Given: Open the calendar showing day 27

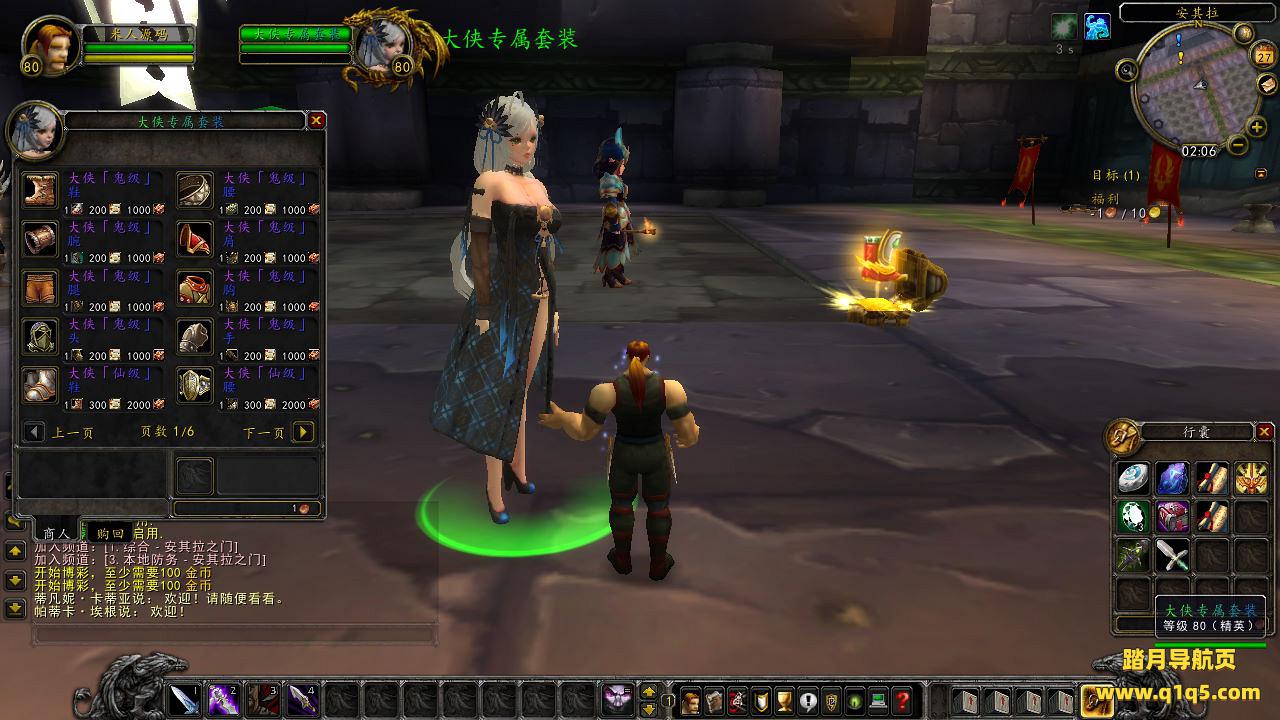Looking at the screenshot, I should pyautogui.click(x=1265, y=56).
